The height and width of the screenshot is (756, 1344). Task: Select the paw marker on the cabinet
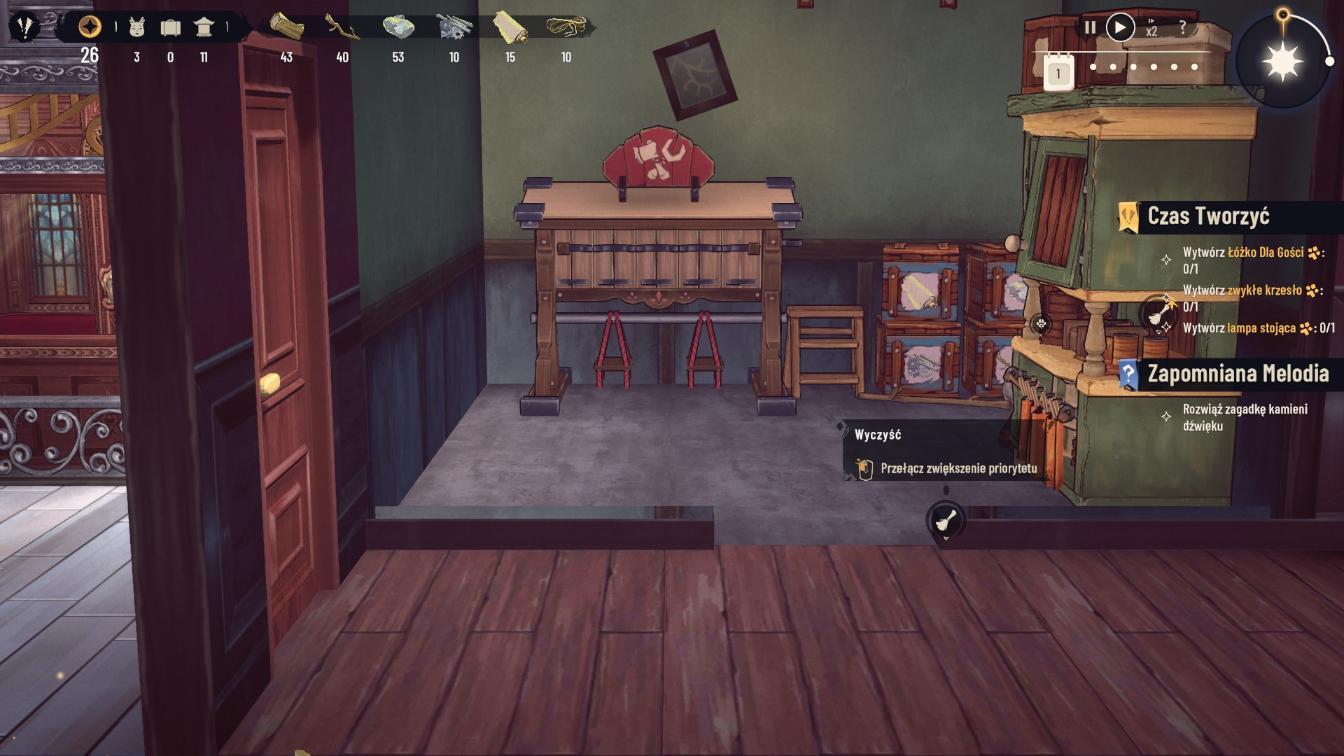(1042, 323)
